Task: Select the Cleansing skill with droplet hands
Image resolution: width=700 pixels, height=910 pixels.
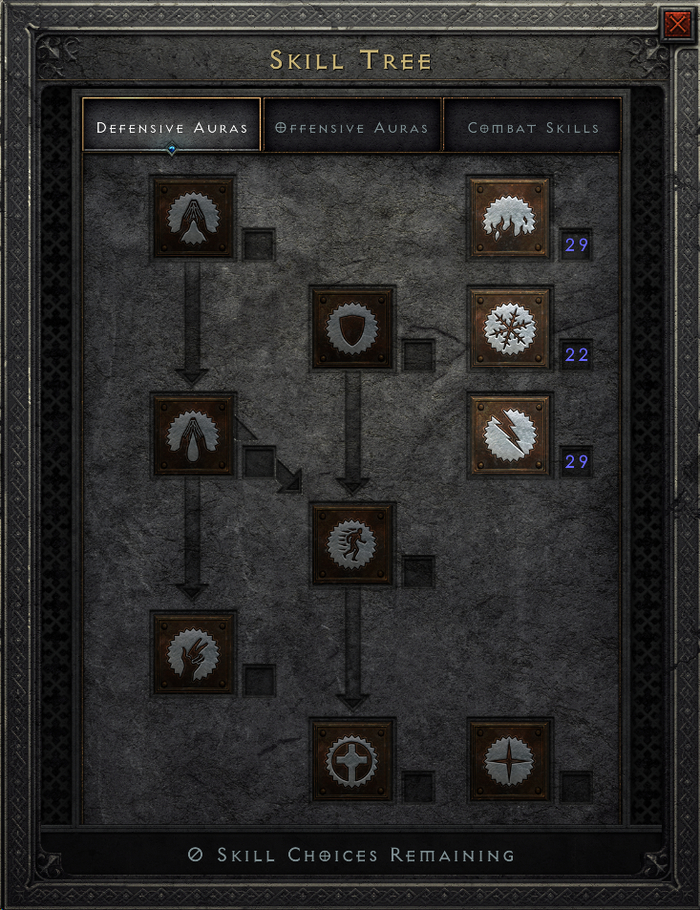Action: (x=194, y=435)
